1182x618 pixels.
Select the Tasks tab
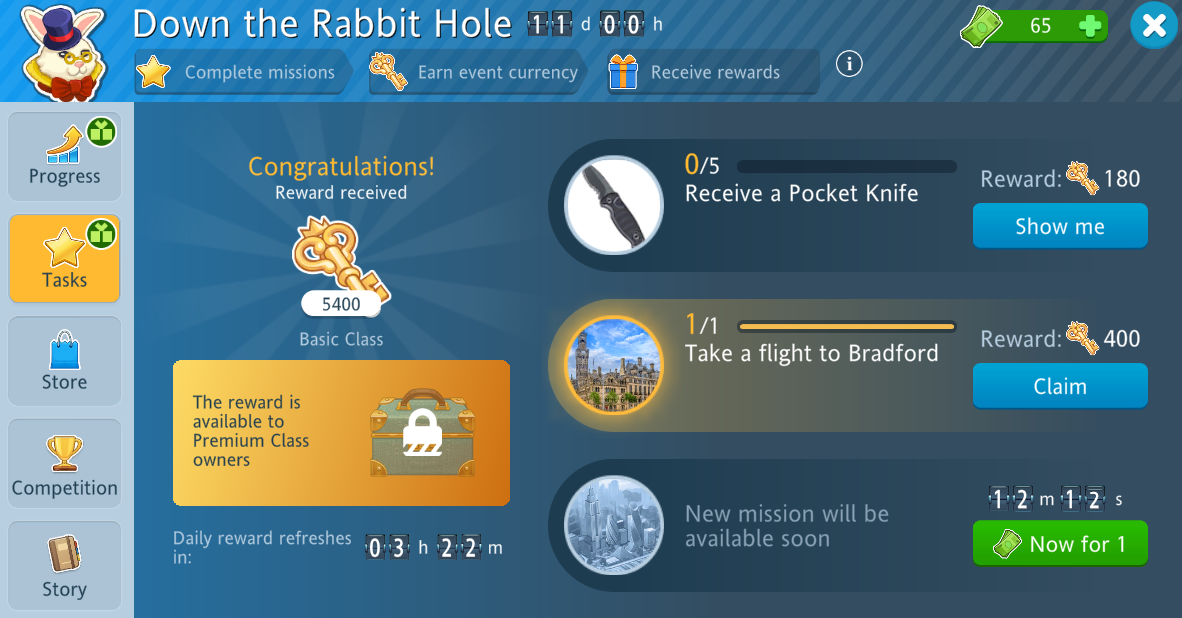65,259
